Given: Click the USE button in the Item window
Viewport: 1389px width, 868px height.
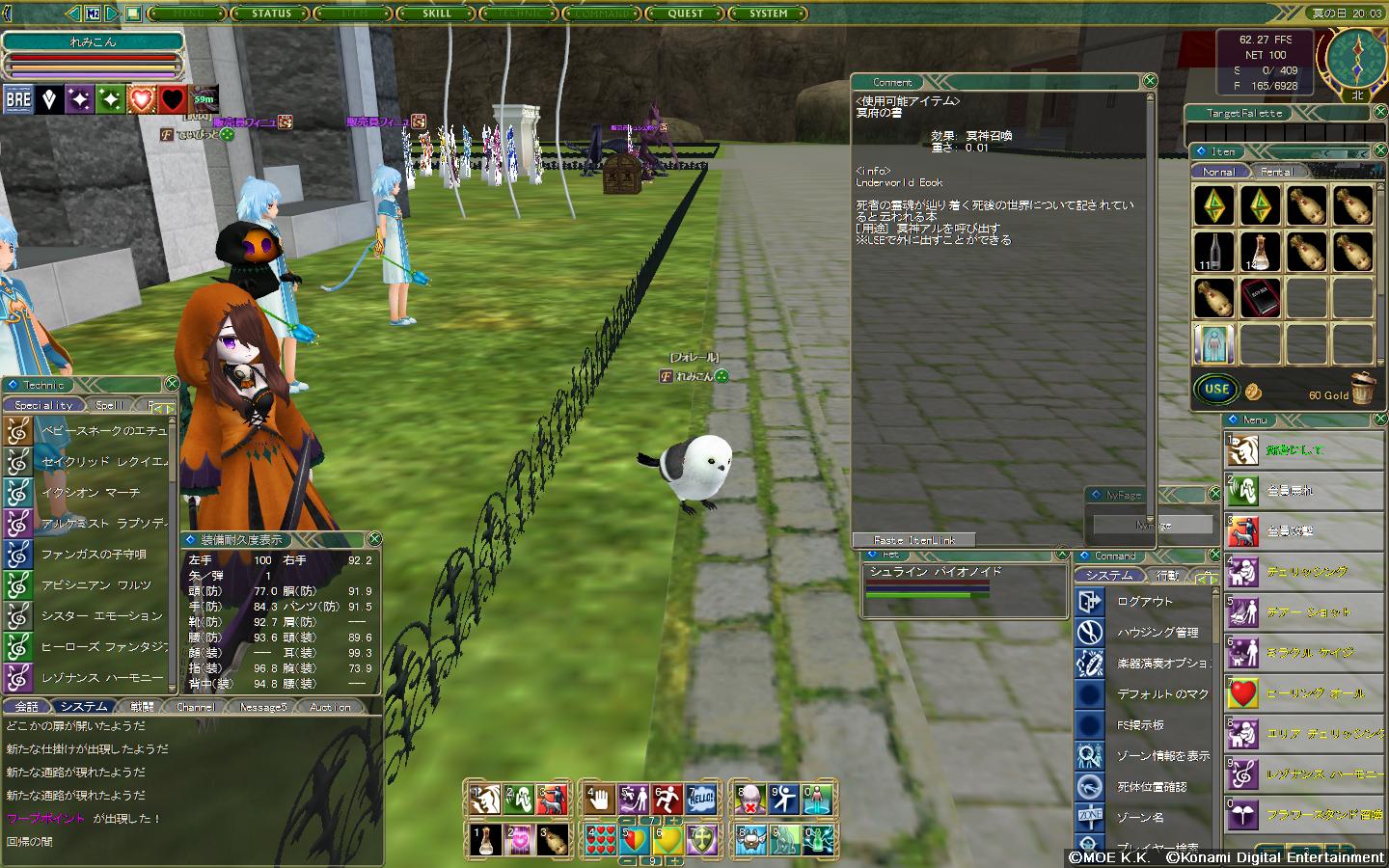Looking at the screenshot, I should (x=1216, y=390).
